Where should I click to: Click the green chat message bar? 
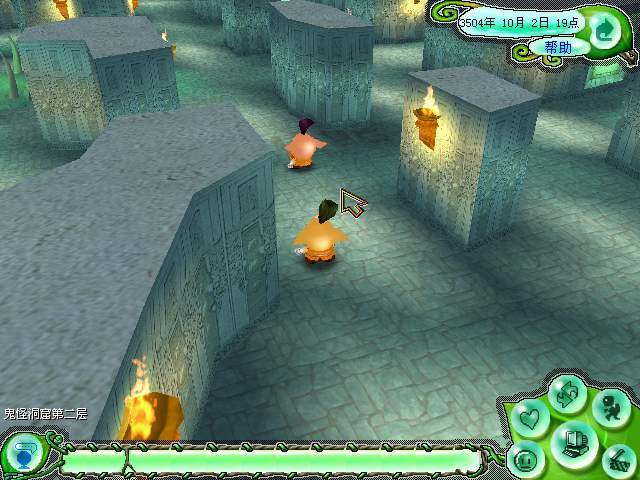pos(270,461)
